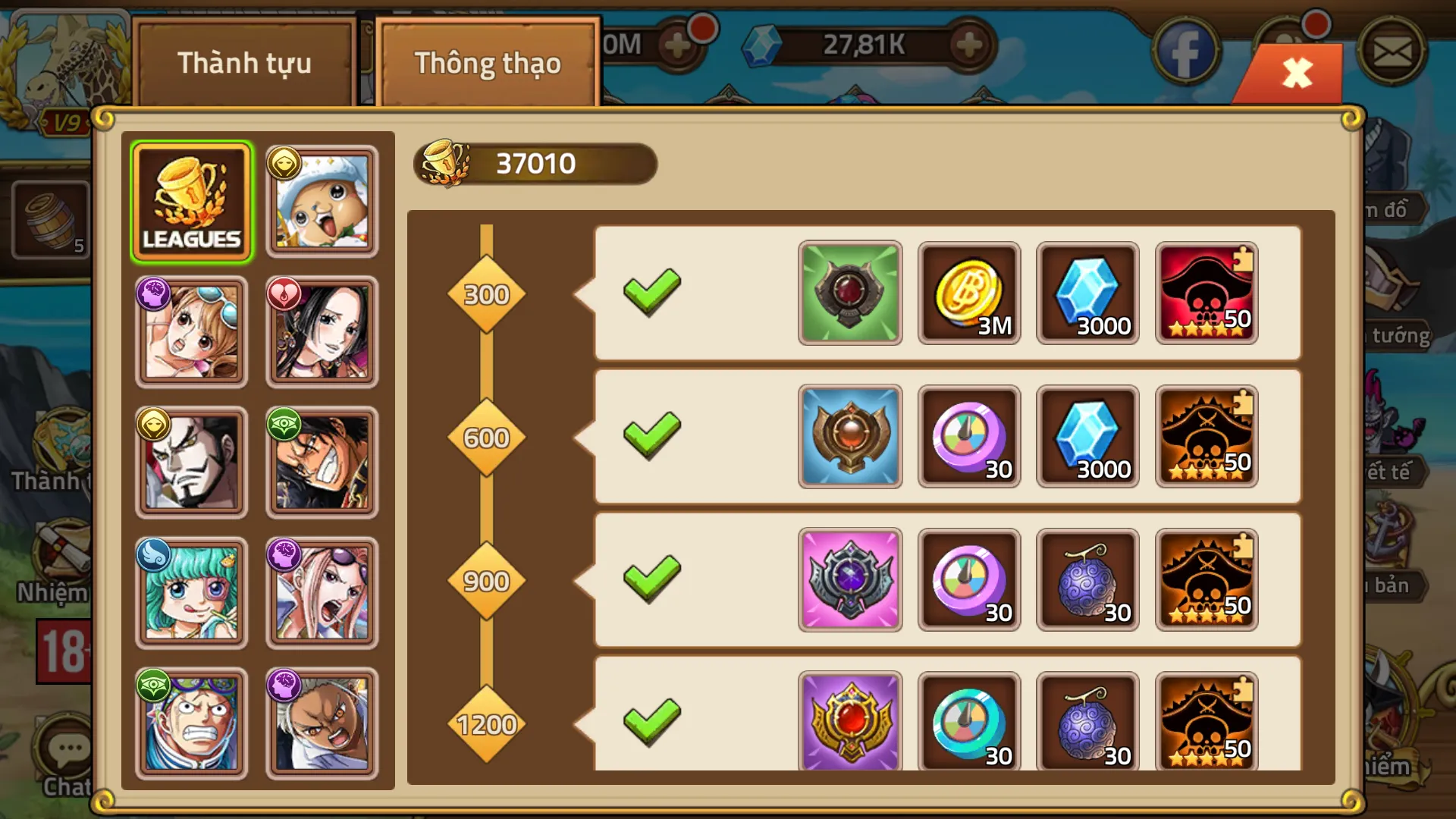Viewport: 1456px width, 819px height.
Task: Click the pirate hat 50 reward in the 600 row
Action: pos(1206,436)
